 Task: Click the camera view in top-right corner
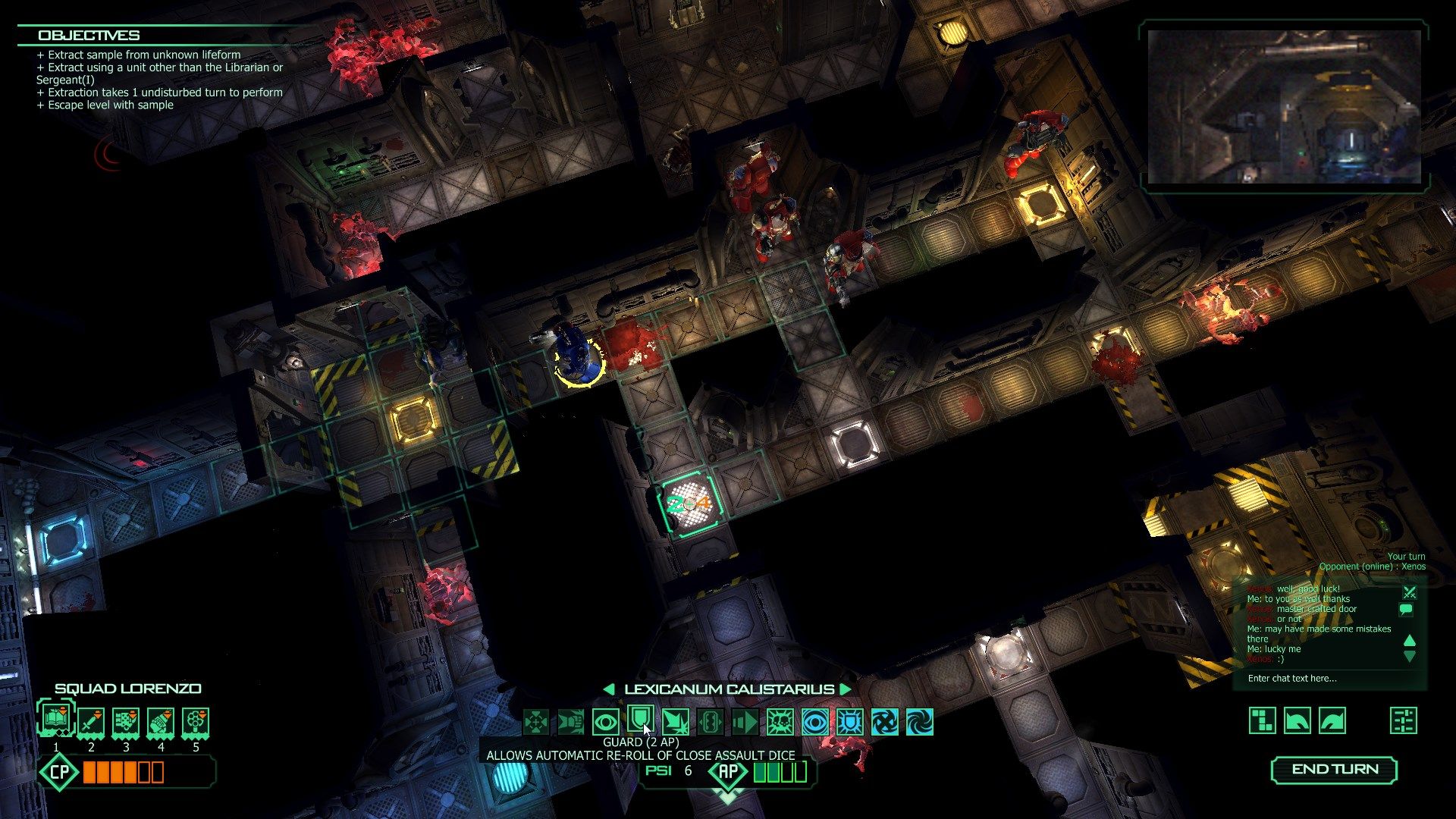(x=1284, y=107)
